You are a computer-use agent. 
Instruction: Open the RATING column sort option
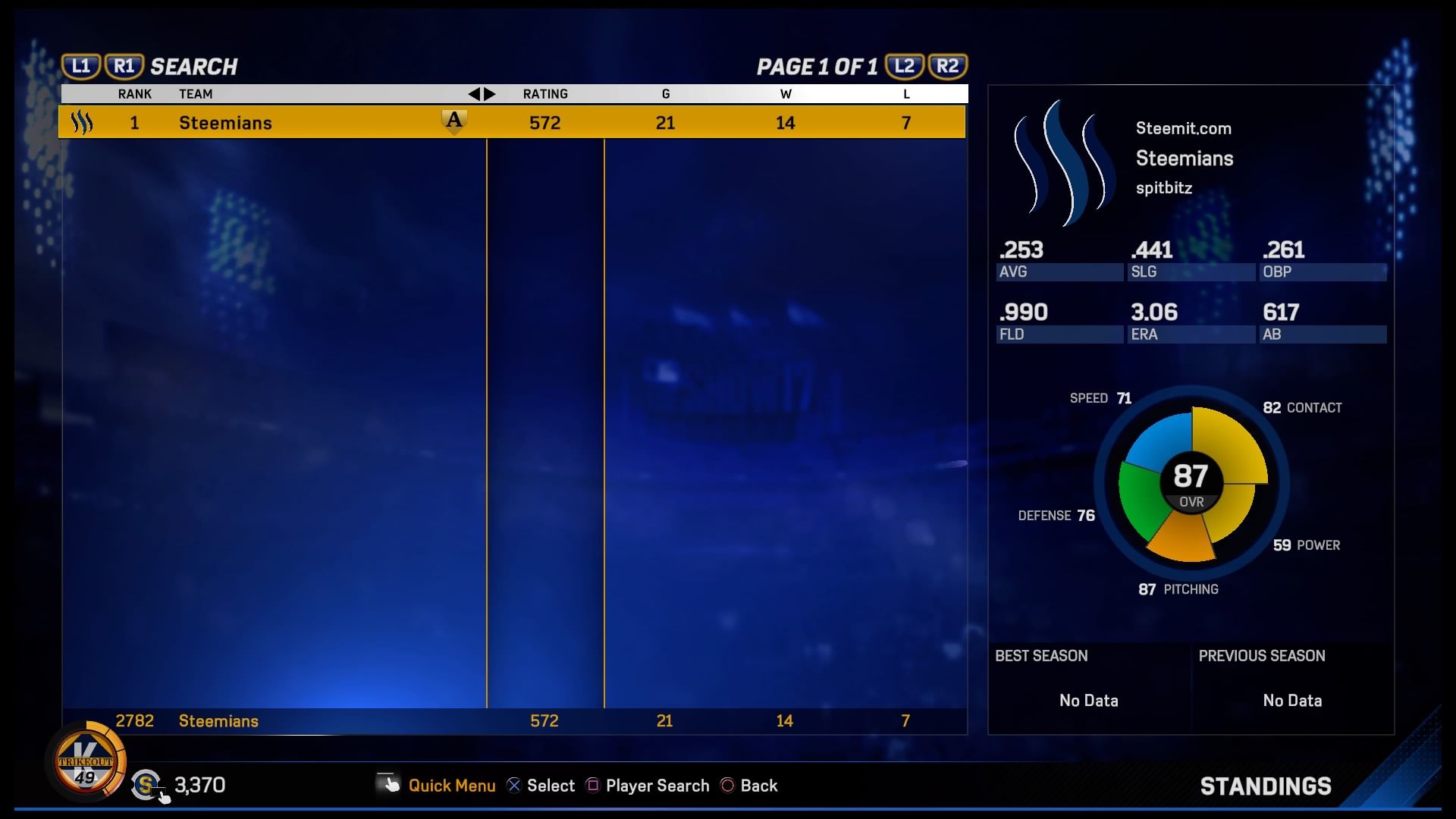546,94
